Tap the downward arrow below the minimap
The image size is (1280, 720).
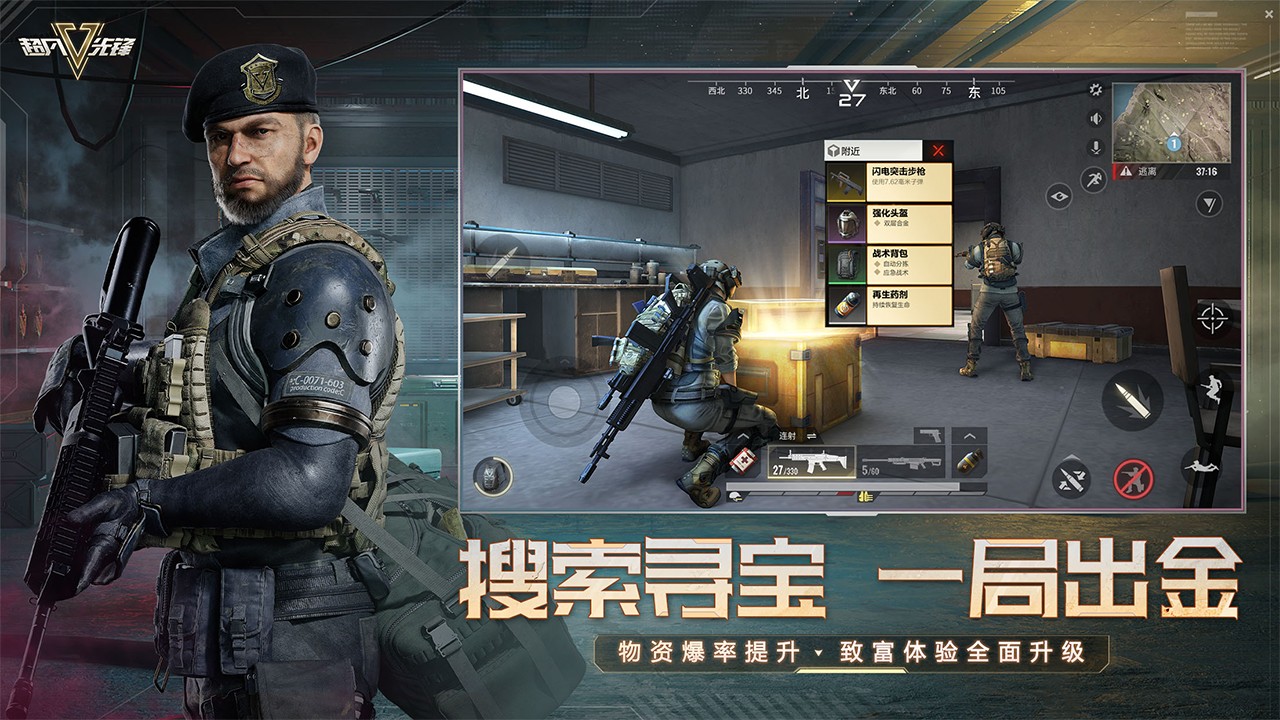coord(1208,204)
